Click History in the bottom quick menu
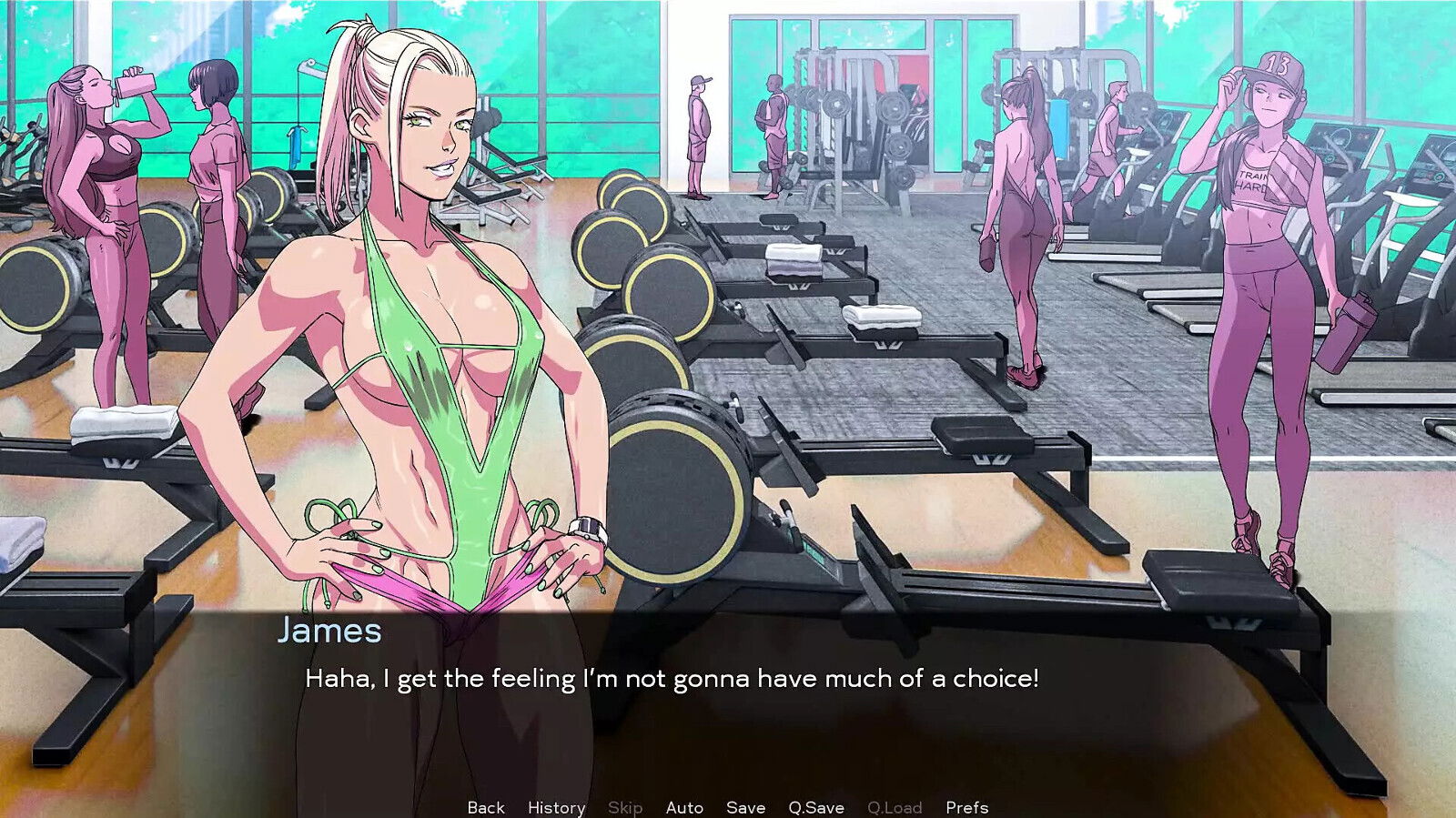The width and height of the screenshot is (1456, 818). click(556, 807)
